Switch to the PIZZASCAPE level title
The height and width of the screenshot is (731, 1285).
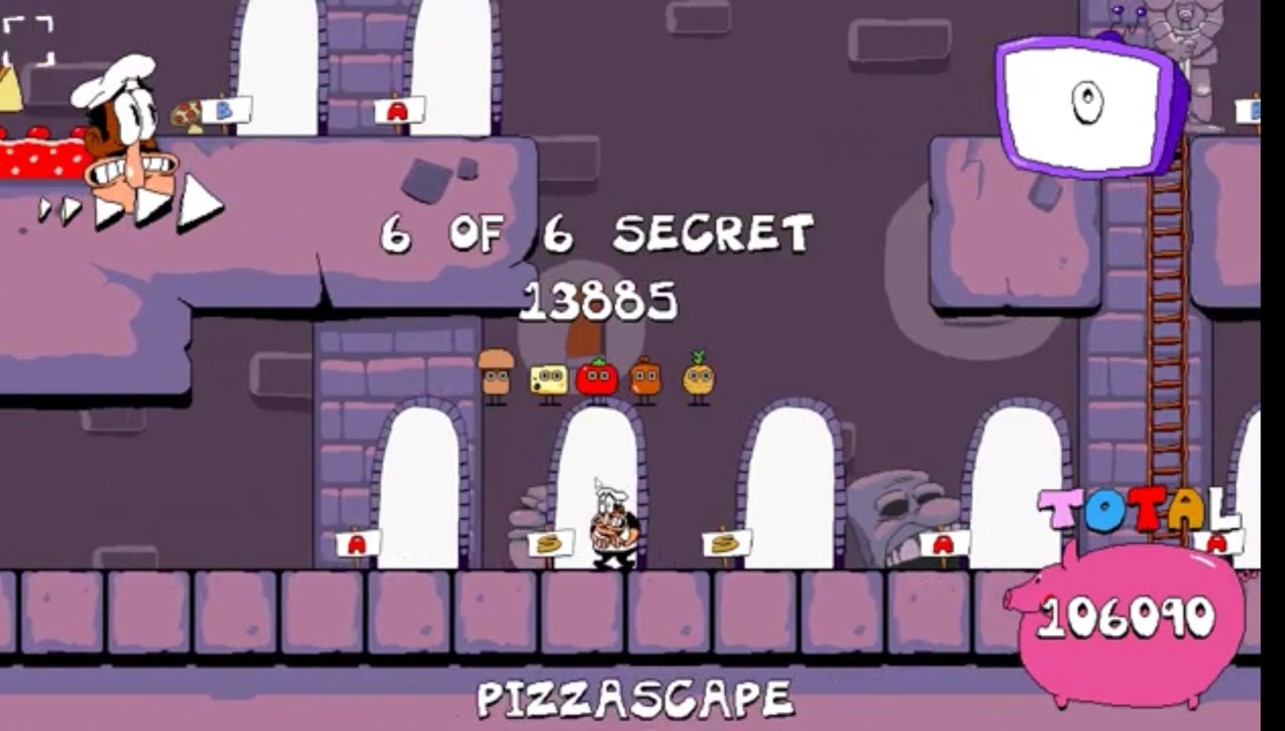click(637, 691)
